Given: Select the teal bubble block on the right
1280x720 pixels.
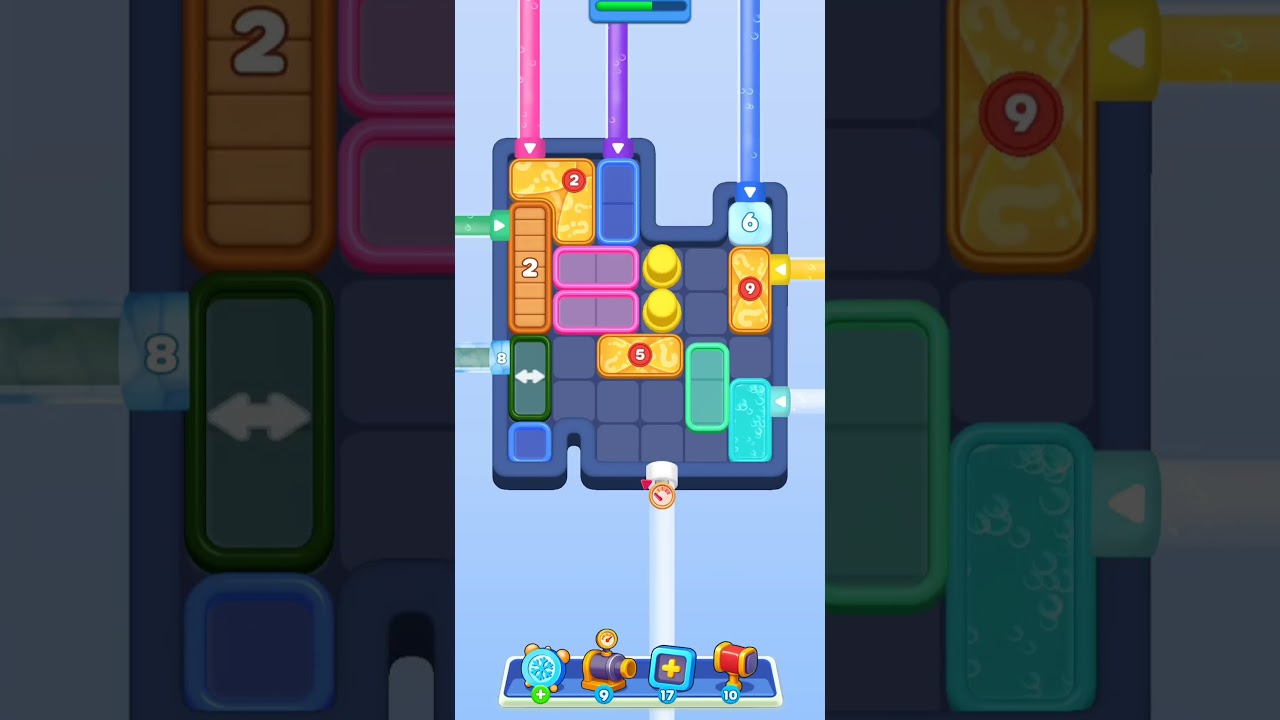Looking at the screenshot, I should (752, 420).
